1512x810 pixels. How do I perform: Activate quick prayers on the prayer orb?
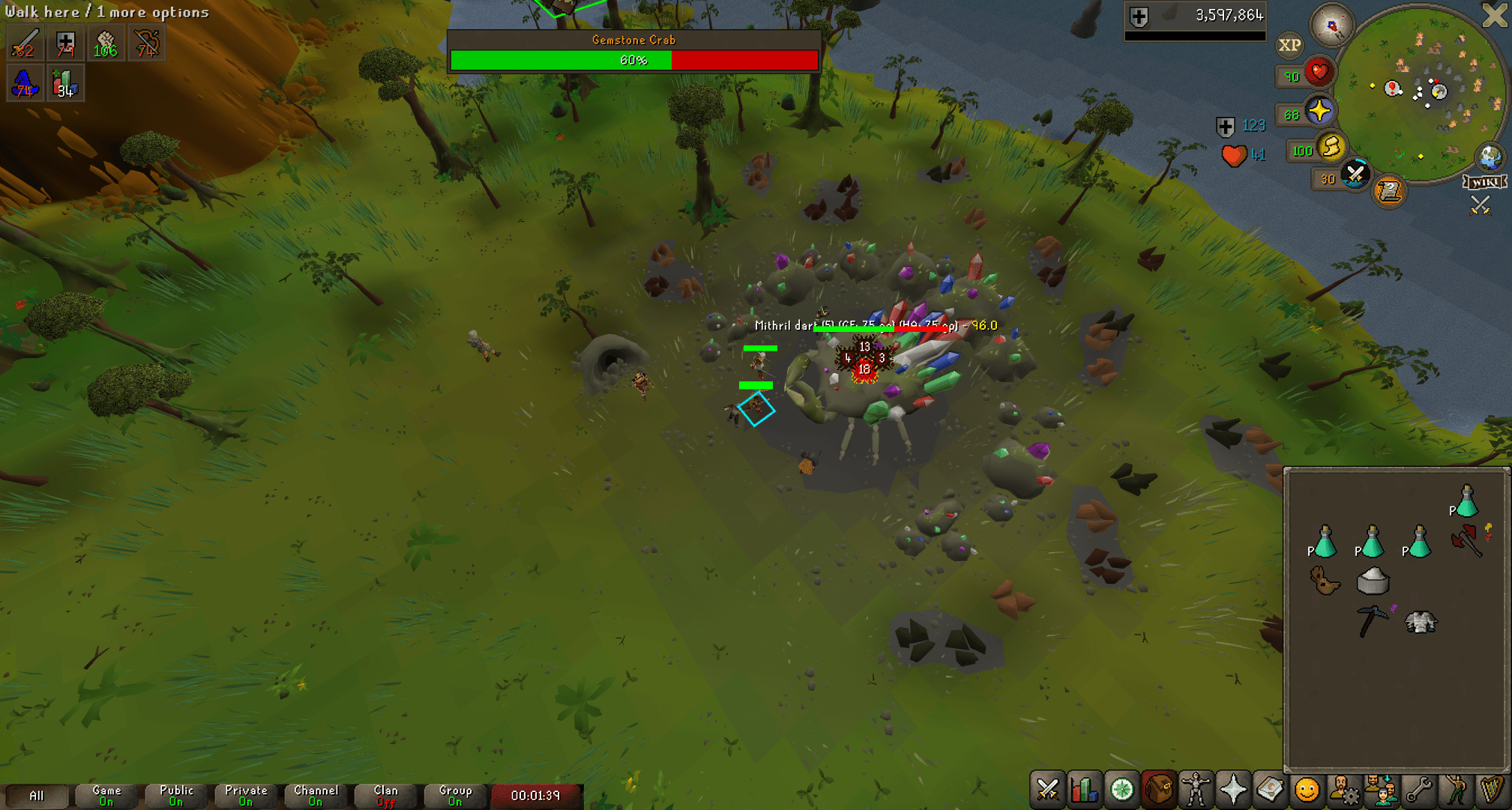pos(1319,112)
